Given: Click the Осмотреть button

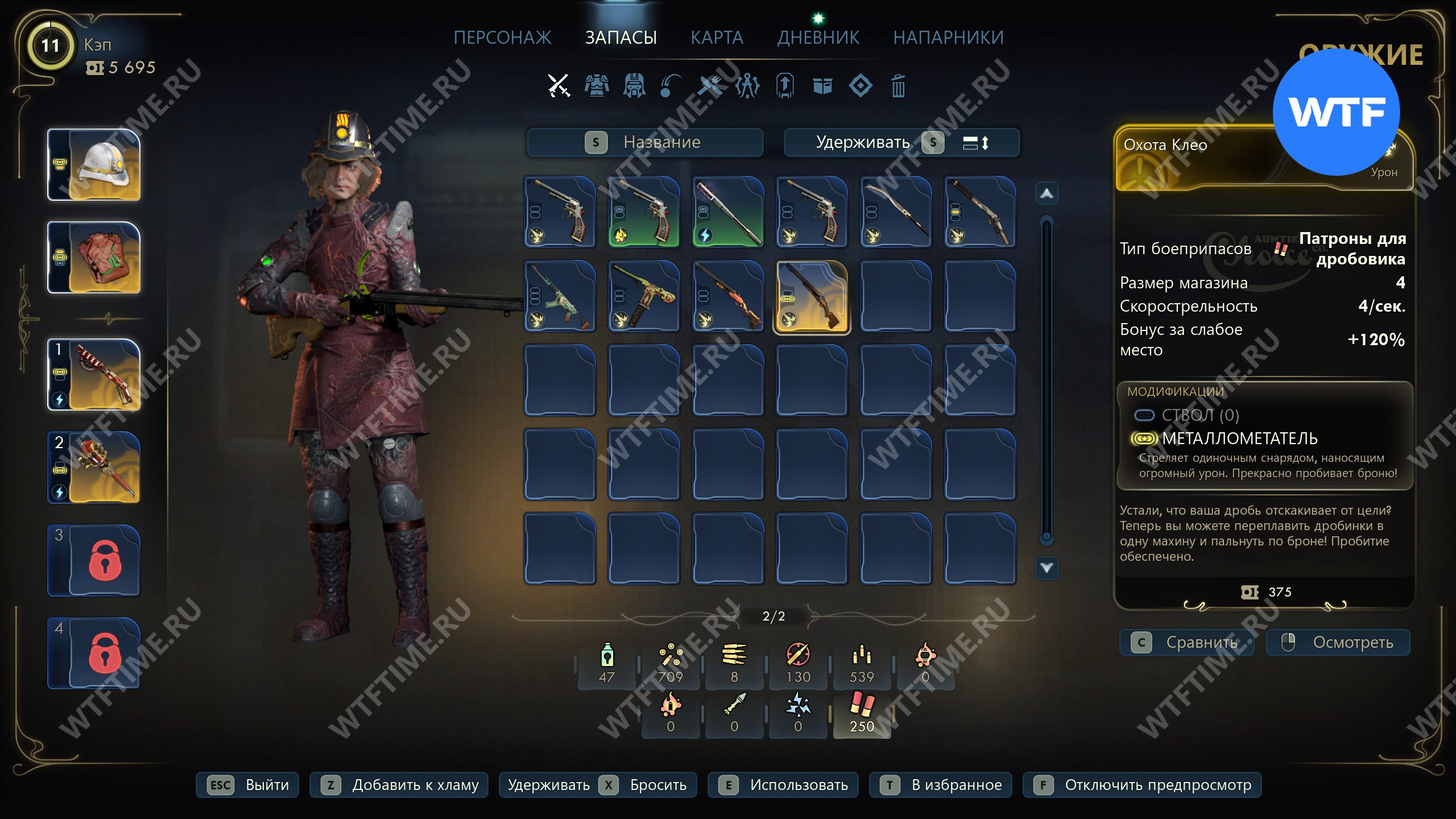Looking at the screenshot, I should coord(1338,643).
